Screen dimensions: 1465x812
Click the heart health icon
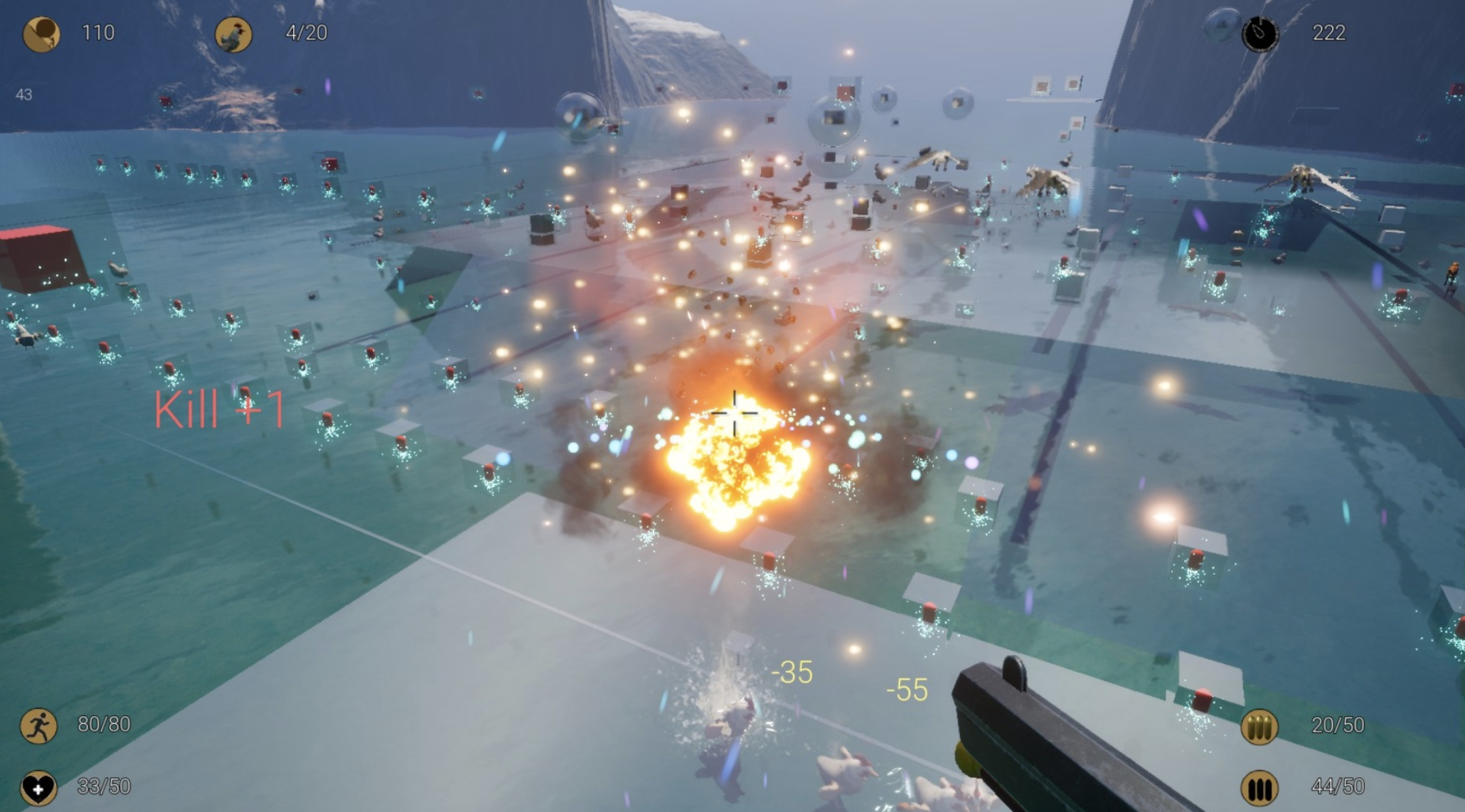[x=38, y=787]
